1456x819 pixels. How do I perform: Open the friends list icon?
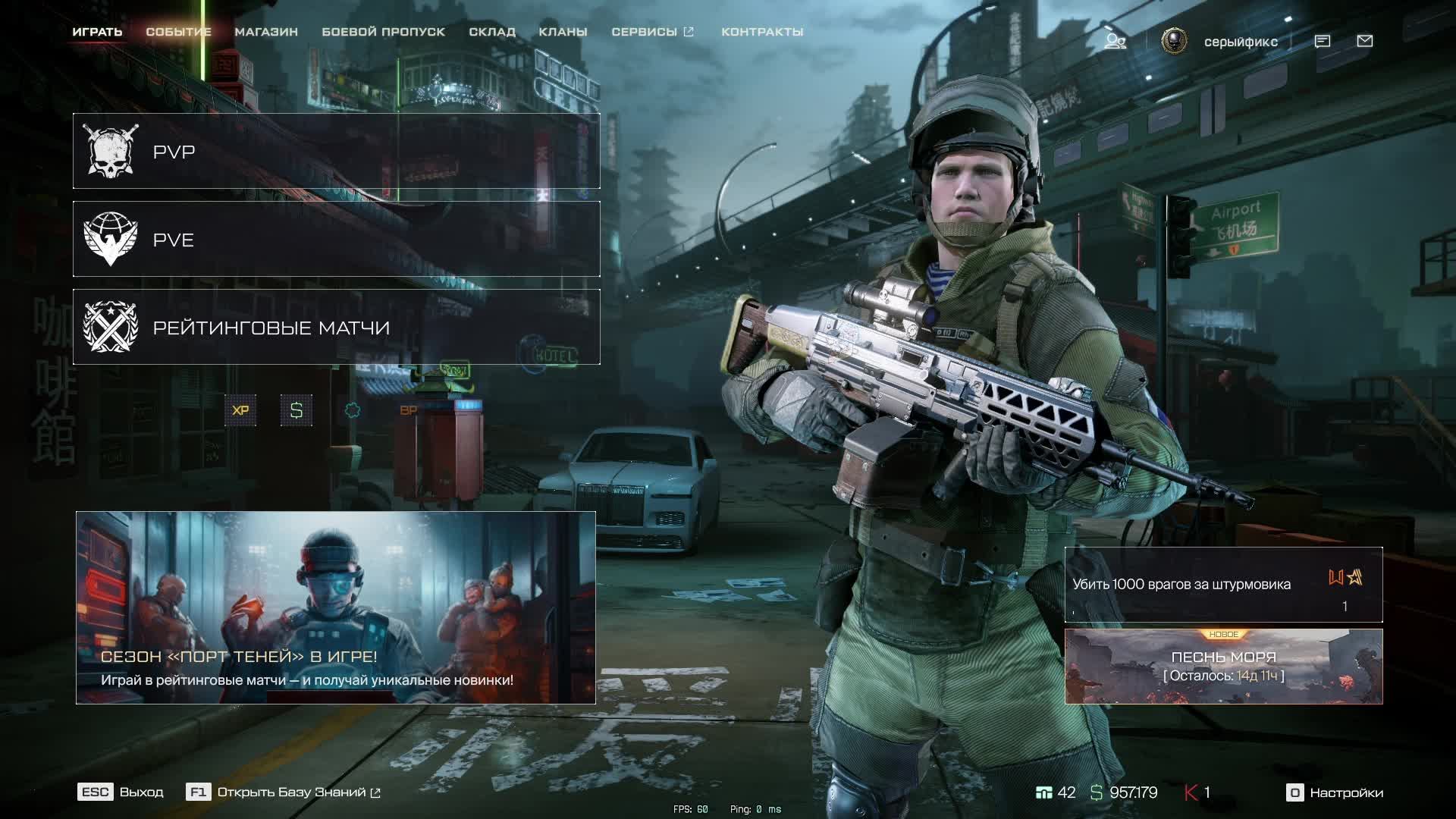coord(1115,41)
